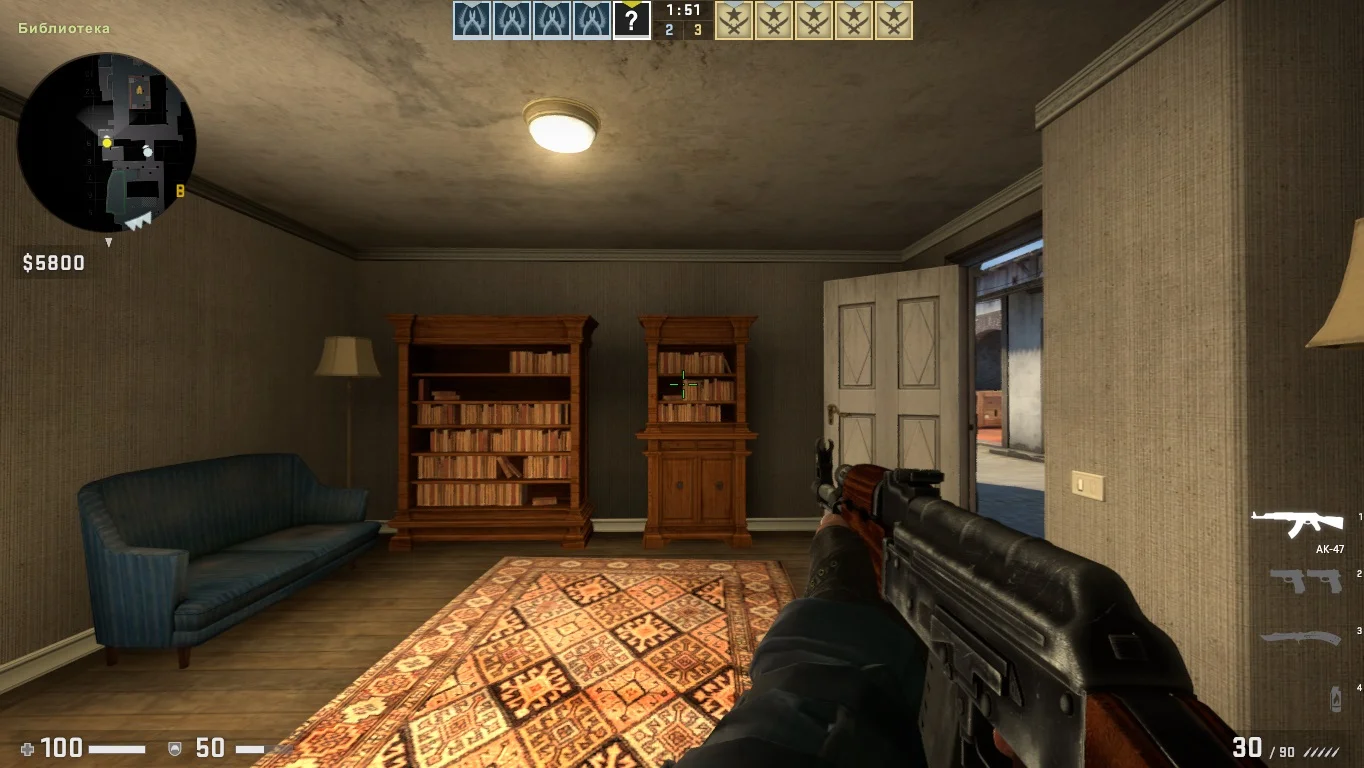Select the question mark player avatar
Screen dimensions: 1364x768
(x=631, y=20)
